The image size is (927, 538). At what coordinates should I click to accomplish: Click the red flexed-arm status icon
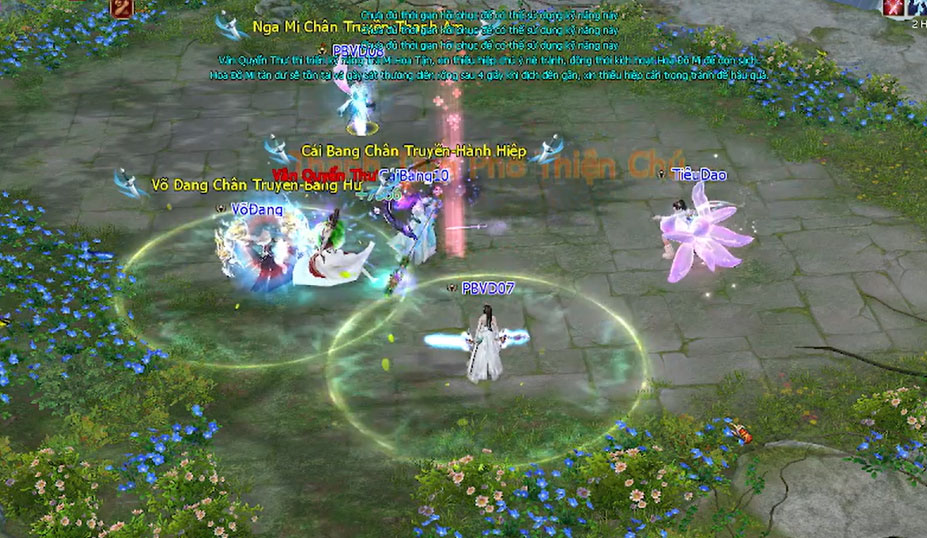(123, 8)
